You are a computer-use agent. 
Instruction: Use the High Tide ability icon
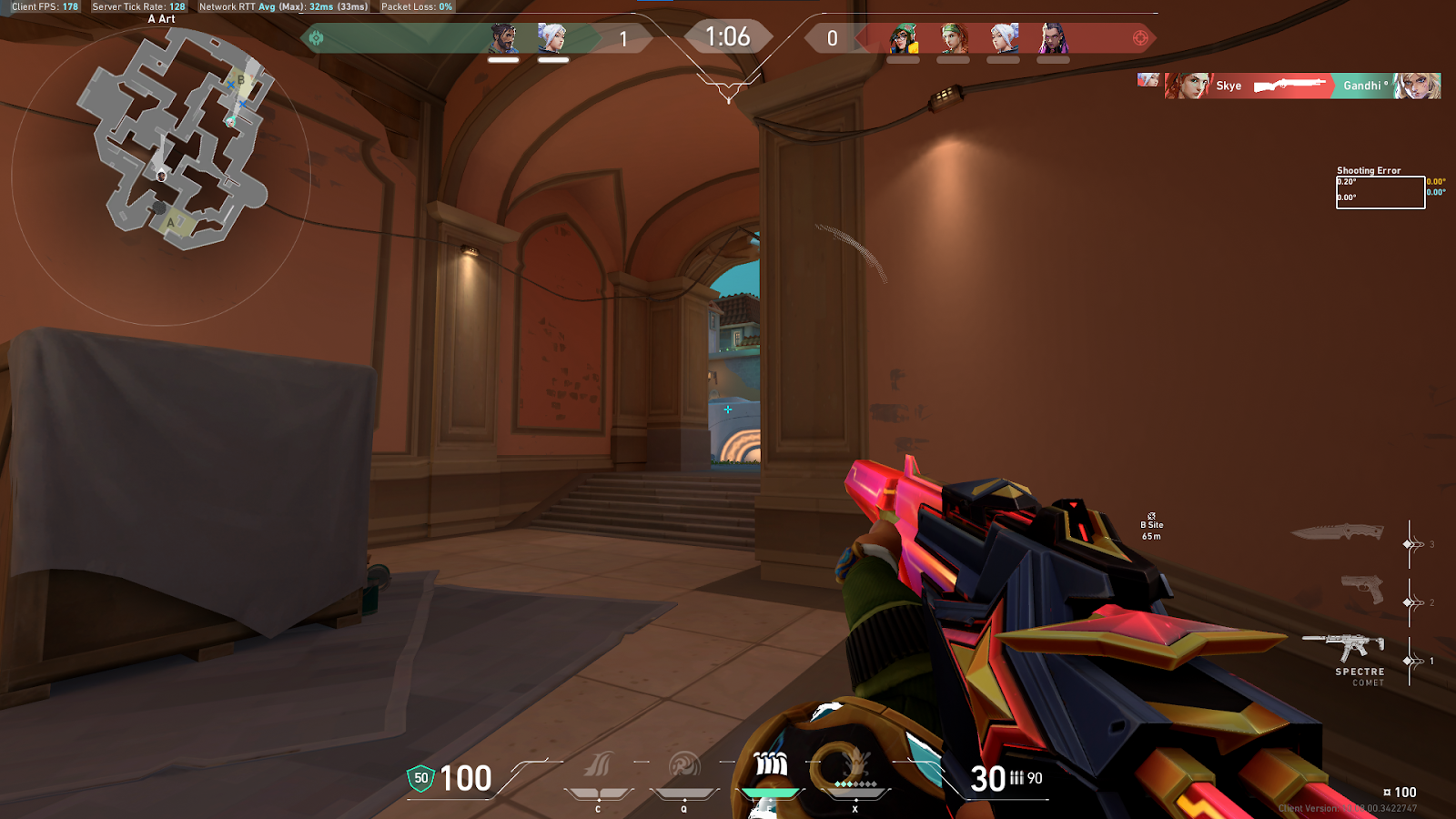point(770,765)
